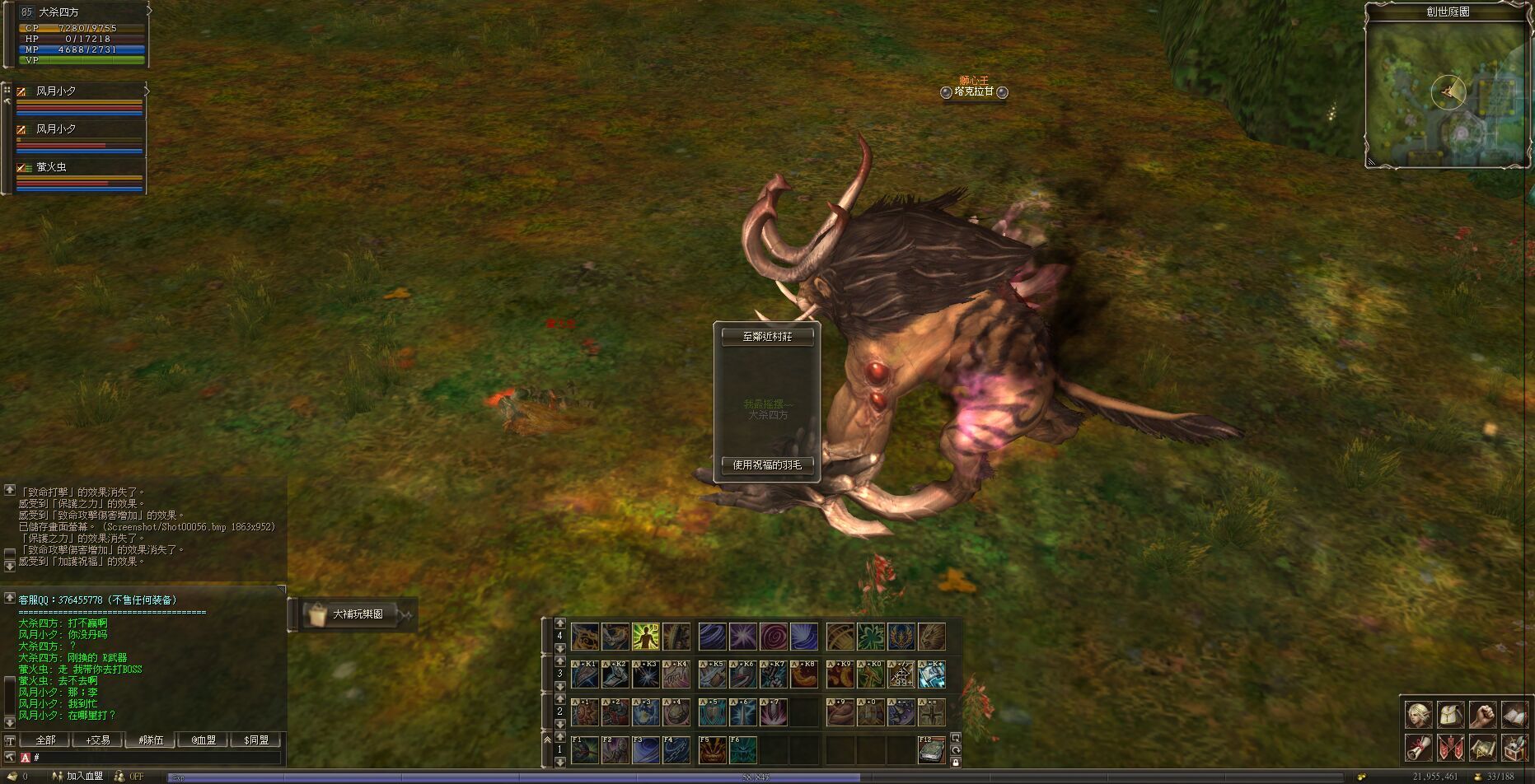The height and width of the screenshot is (784, 1535).
Task: Click the minimap in the corner
Action: [1447, 93]
